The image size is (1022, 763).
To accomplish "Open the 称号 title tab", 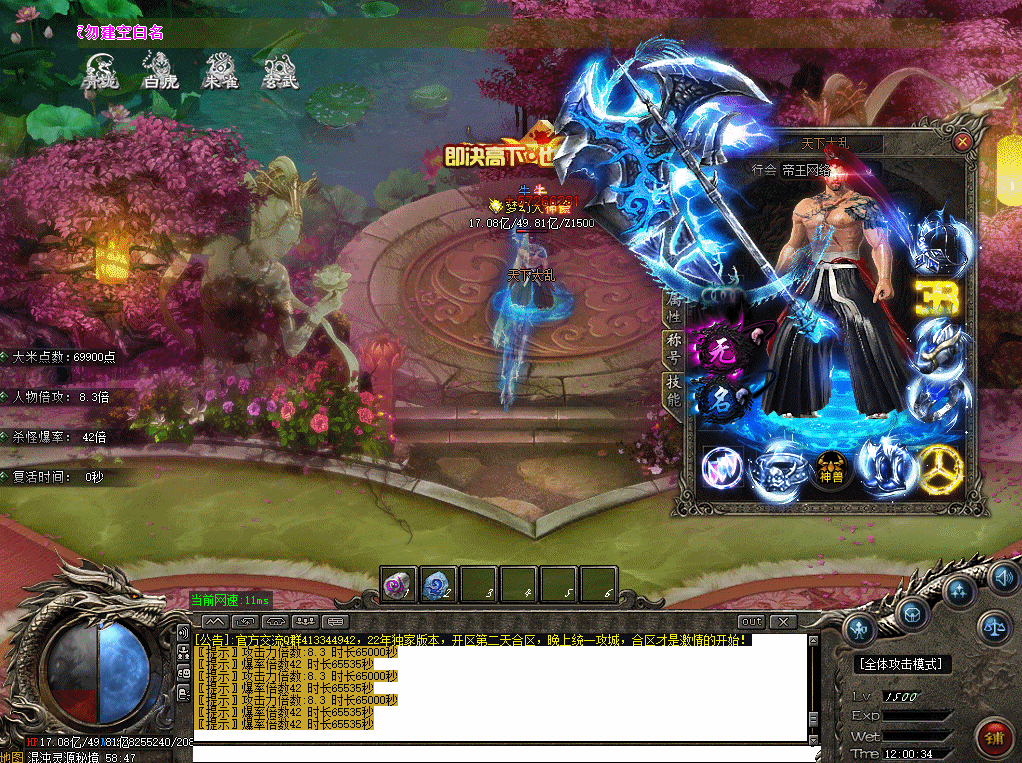I will 673,347.
